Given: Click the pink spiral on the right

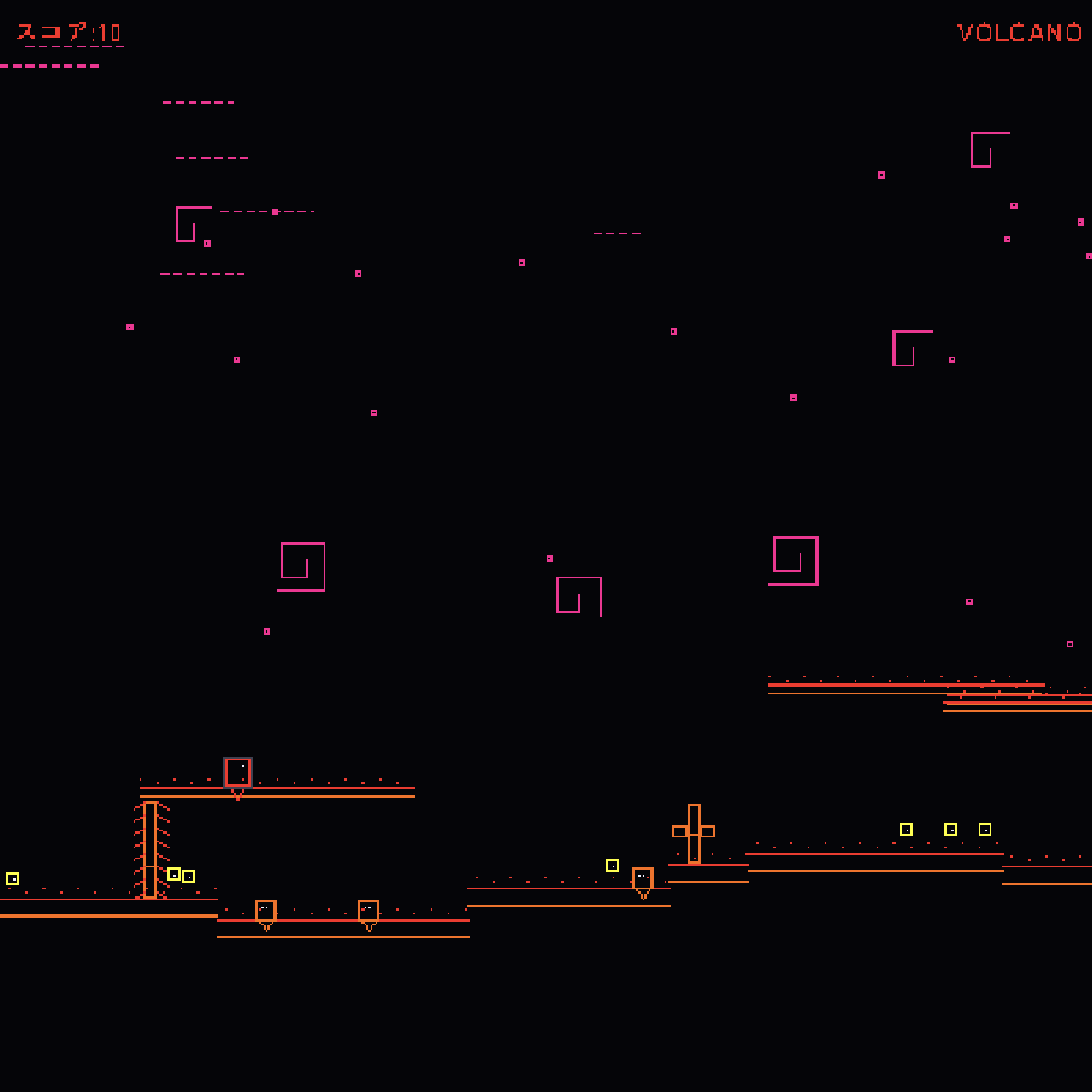Looking at the screenshot, I should click(x=794, y=559).
